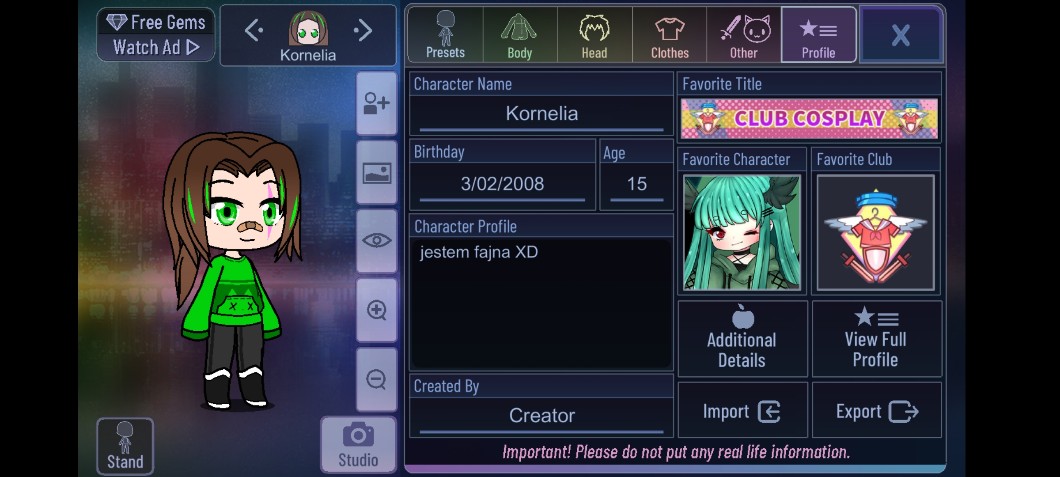Switch to the Body tab
Viewport: 1060px width, 477px height.
[520, 35]
